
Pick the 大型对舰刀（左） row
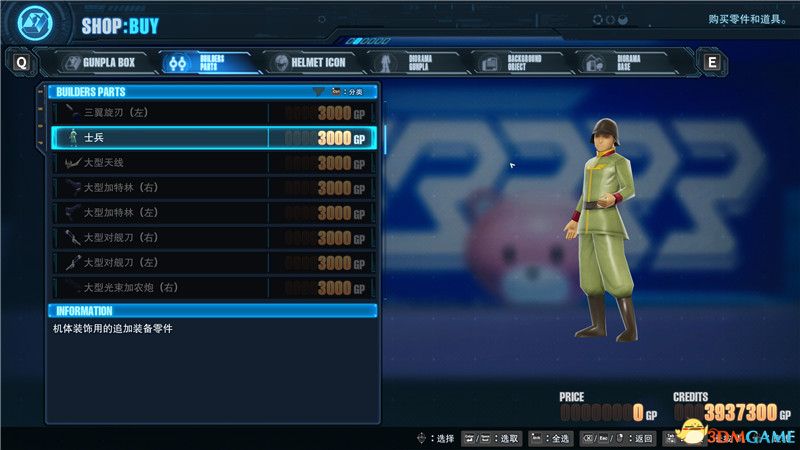point(215,262)
